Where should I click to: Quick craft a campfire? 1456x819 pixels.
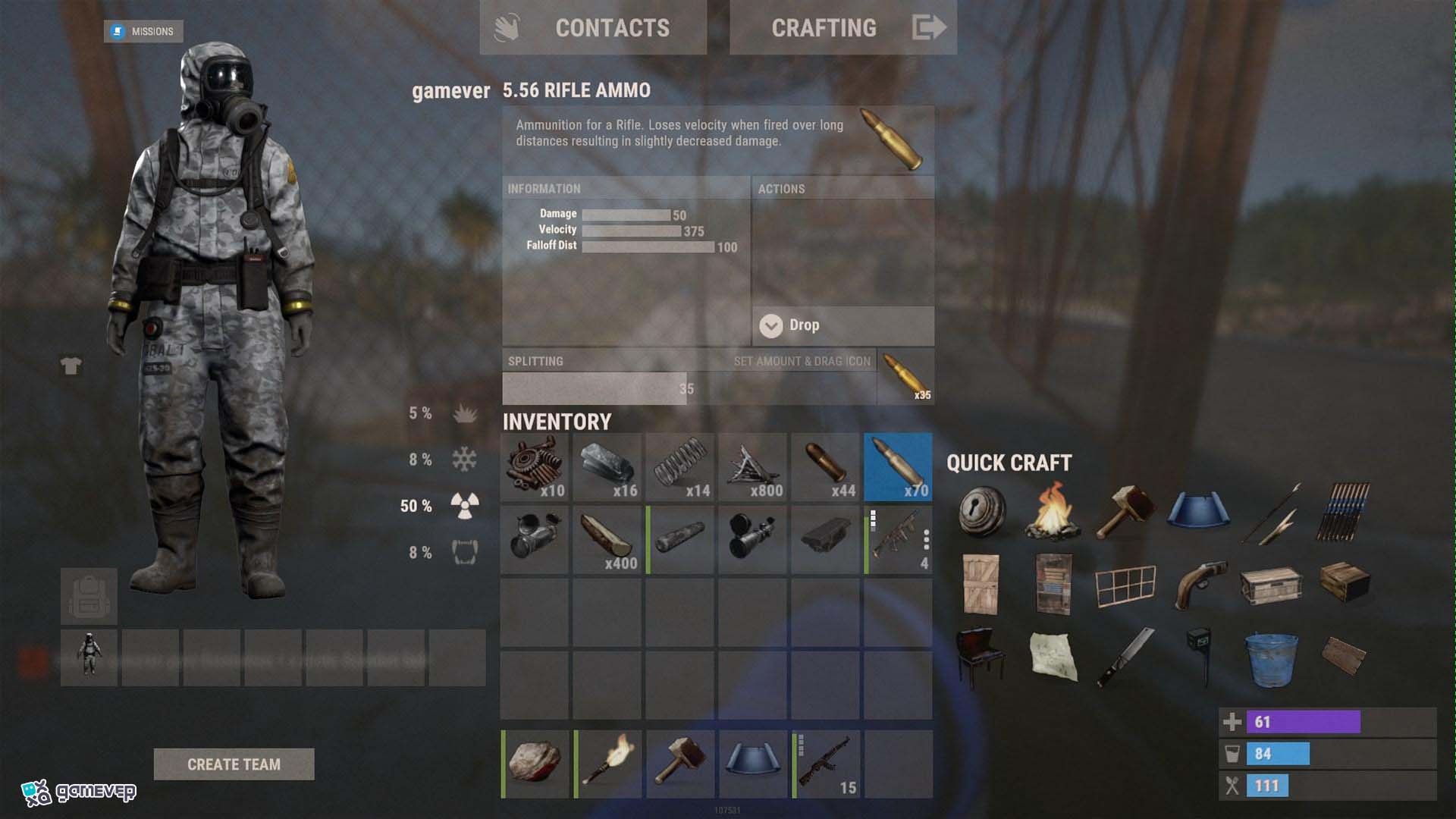[x=1053, y=511]
